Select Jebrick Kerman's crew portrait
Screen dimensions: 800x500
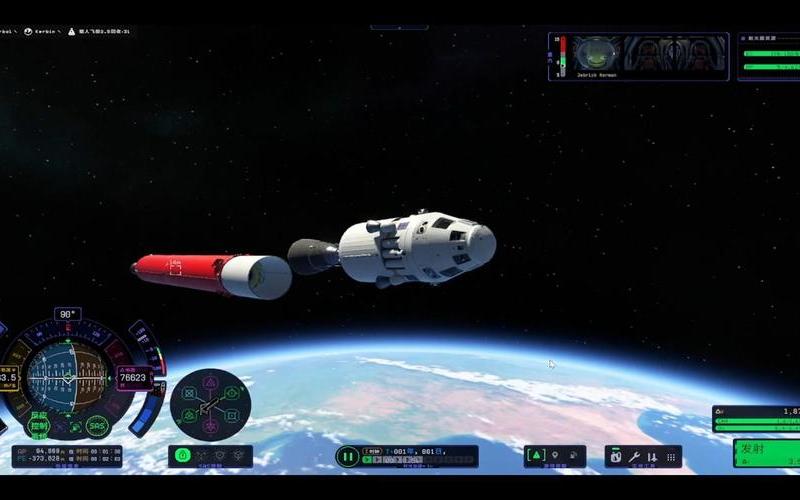pyautogui.click(x=597, y=53)
